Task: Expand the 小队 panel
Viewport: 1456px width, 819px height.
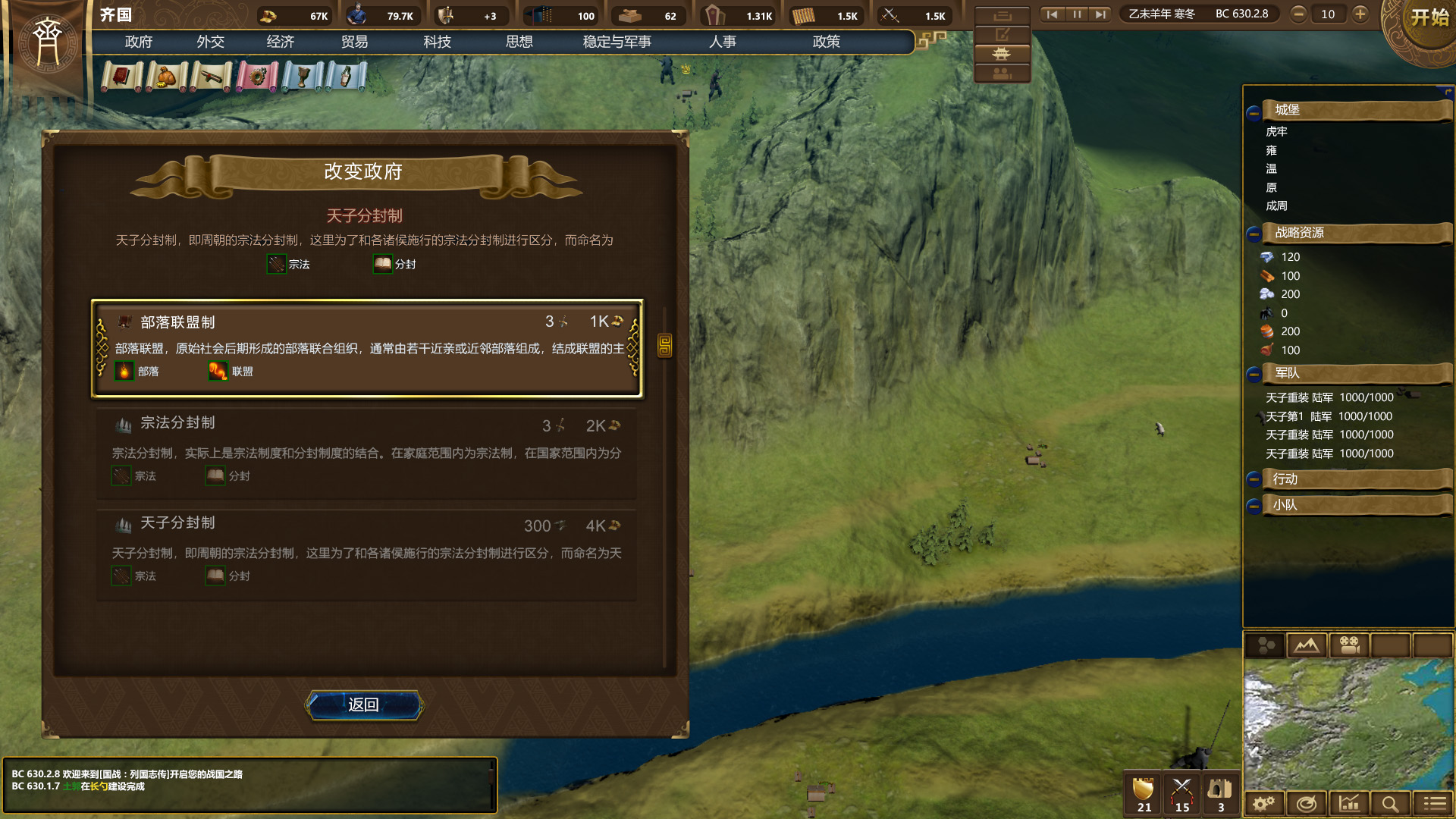Action: point(1255,505)
